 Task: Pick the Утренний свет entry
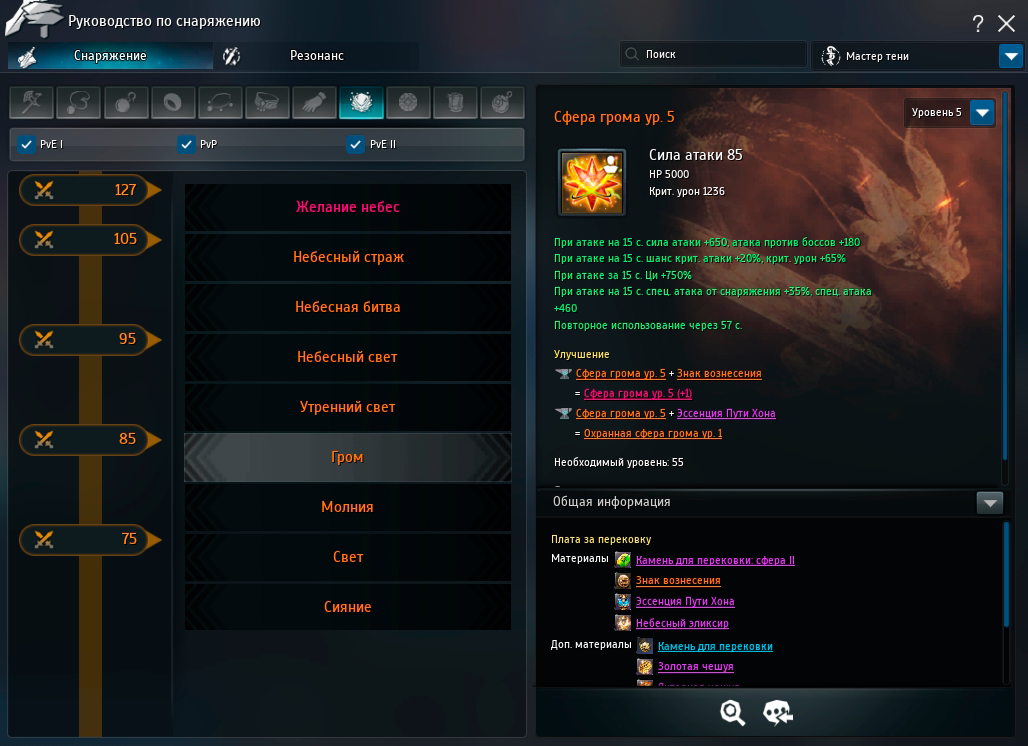coord(347,407)
